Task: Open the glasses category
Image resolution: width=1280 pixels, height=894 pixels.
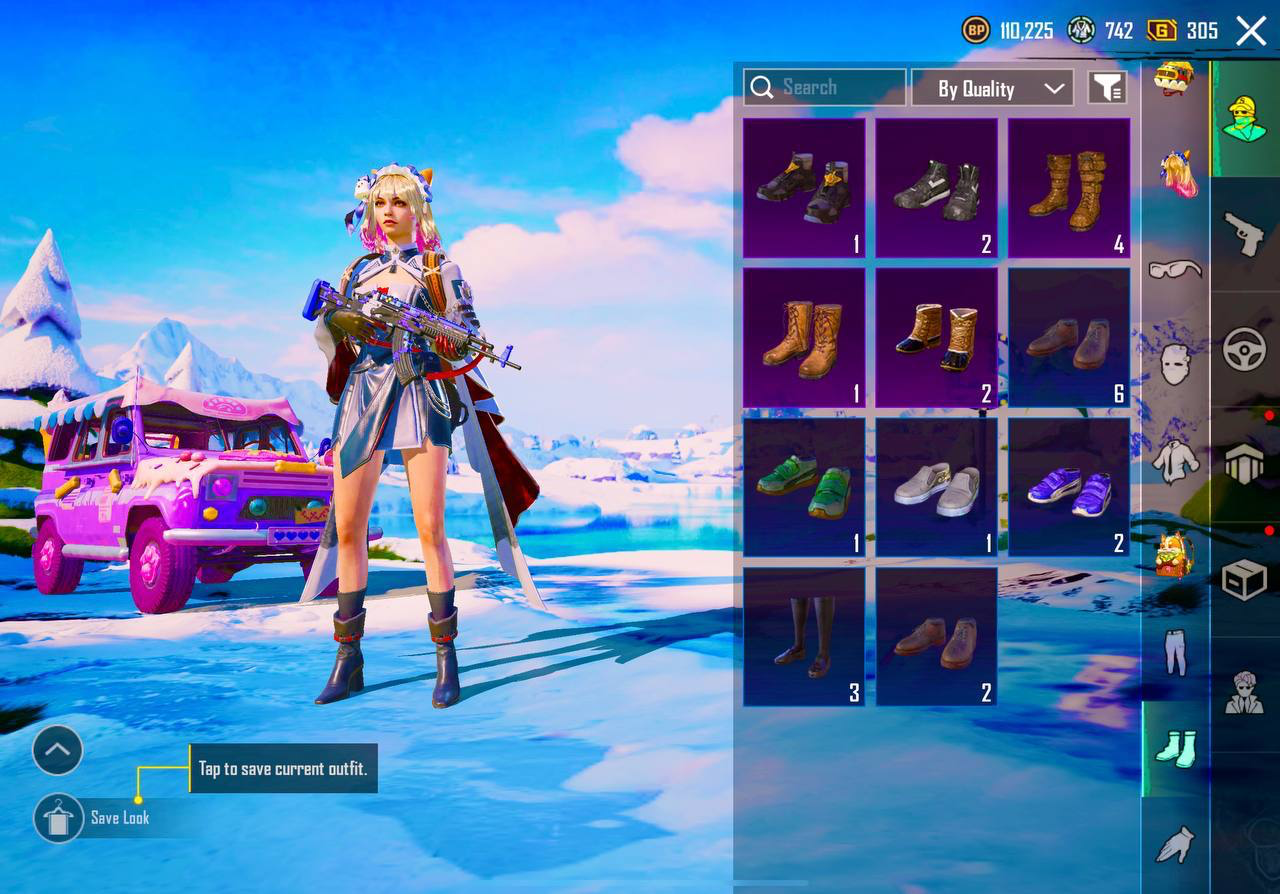Action: click(x=1176, y=268)
